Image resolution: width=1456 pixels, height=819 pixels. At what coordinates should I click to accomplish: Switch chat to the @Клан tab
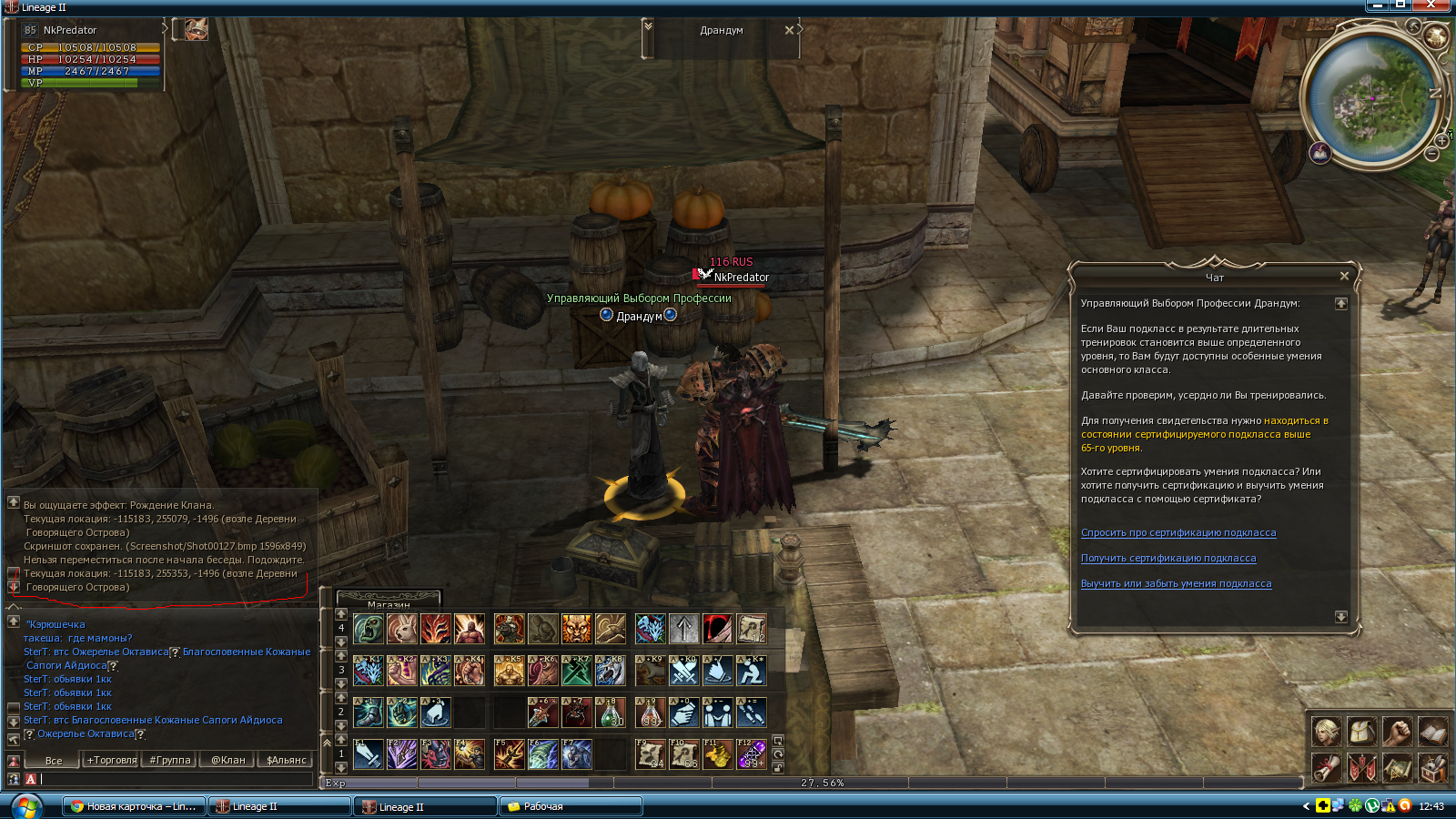[x=227, y=760]
